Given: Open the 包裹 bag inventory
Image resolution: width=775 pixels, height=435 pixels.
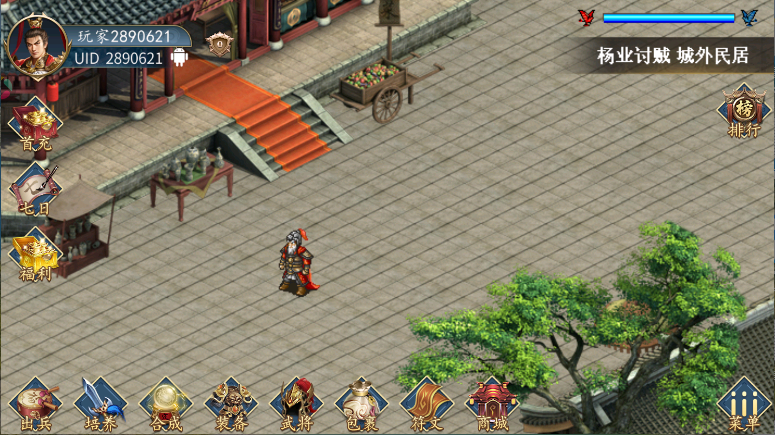Looking at the screenshot, I should (x=361, y=405).
